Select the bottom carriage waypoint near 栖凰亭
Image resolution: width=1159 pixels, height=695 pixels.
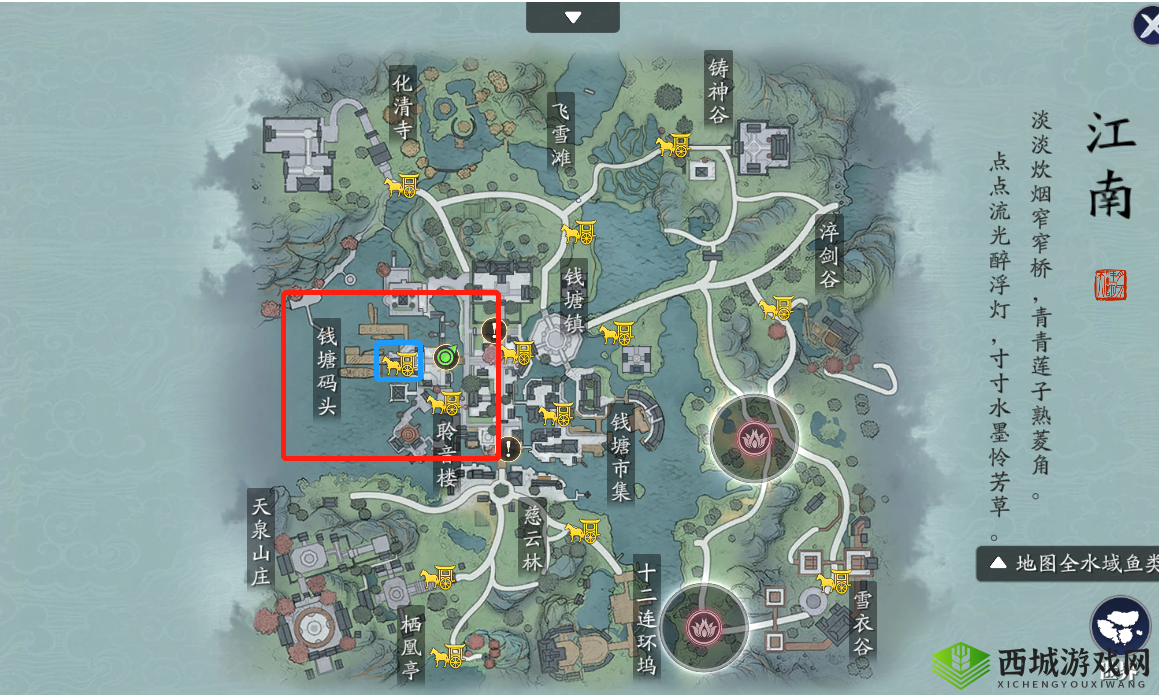pos(446,656)
